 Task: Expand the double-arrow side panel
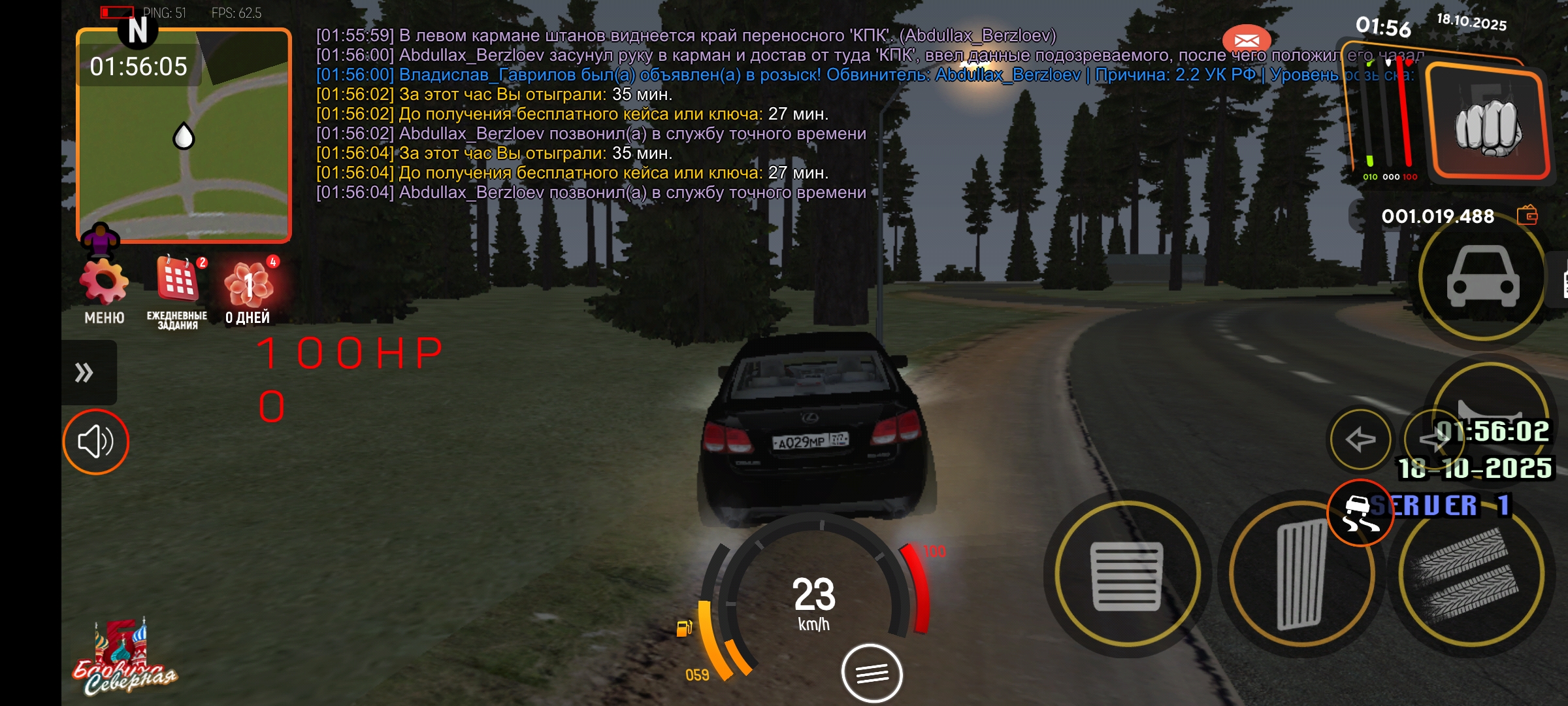point(85,373)
